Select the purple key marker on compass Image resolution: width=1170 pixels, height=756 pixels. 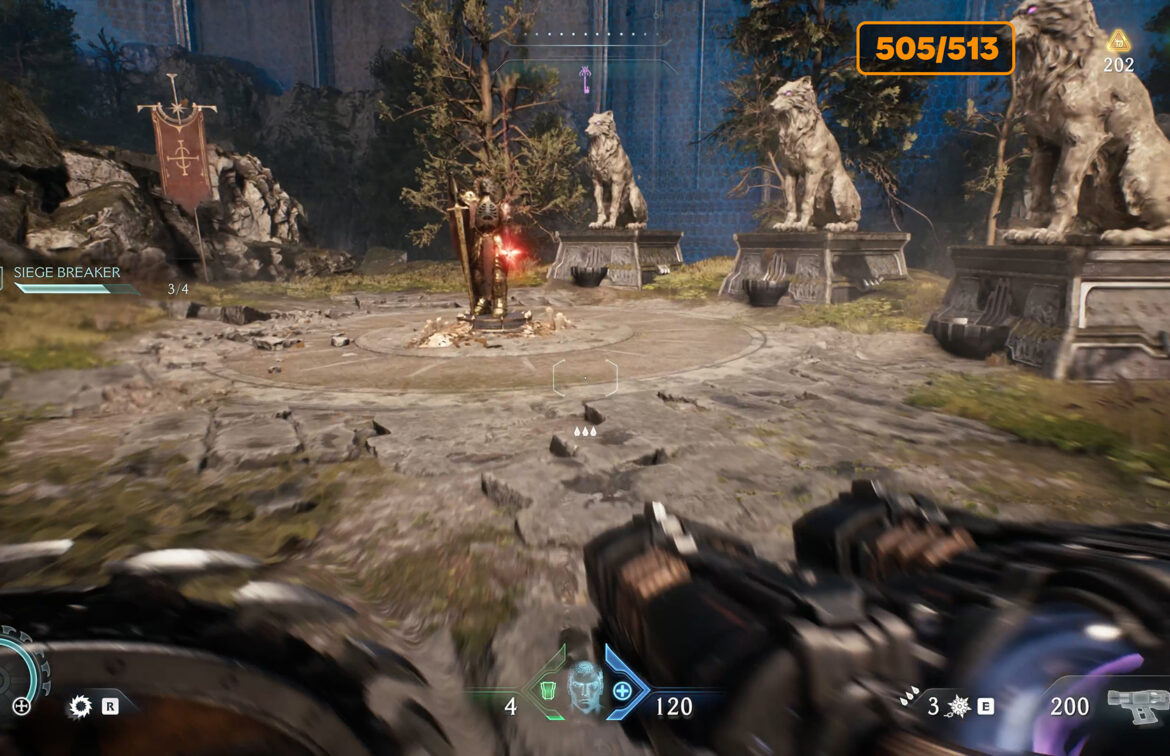(x=585, y=76)
